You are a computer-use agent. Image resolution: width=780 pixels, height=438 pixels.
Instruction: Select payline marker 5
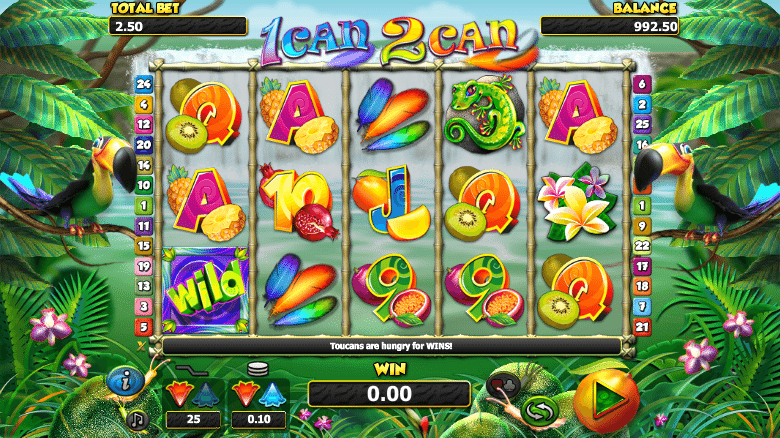[143, 327]
